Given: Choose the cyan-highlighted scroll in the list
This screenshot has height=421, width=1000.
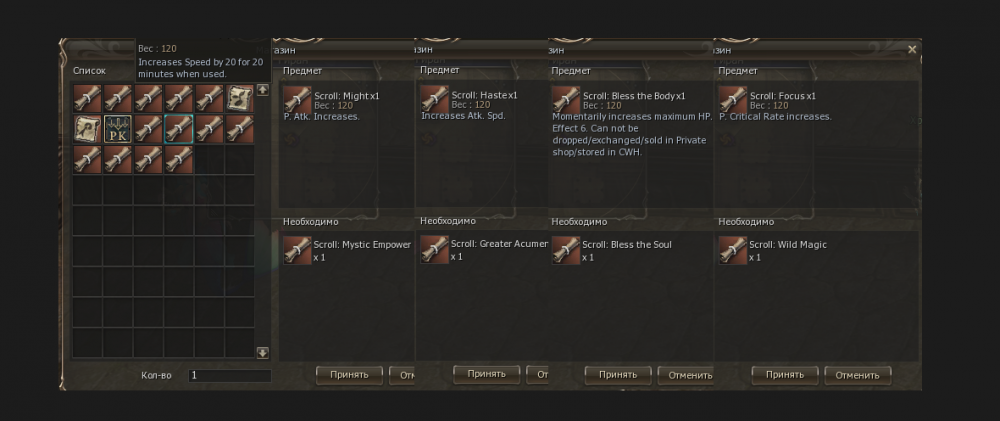Looking at the screenshot, I should point(179,128).
